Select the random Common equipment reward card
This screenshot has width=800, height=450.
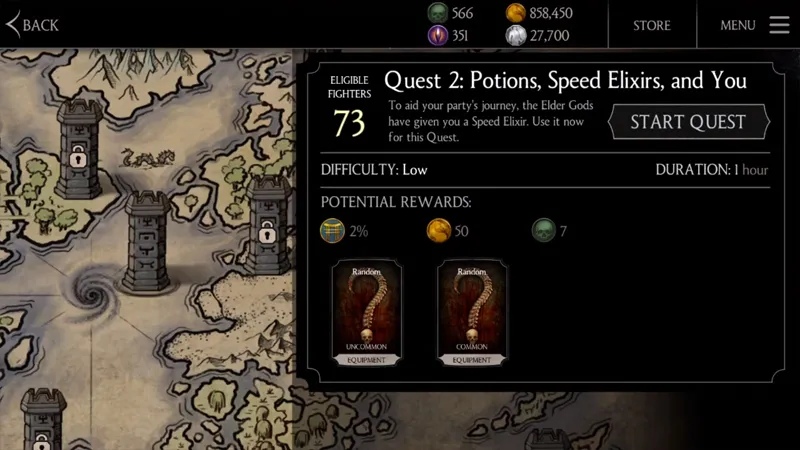472,313
